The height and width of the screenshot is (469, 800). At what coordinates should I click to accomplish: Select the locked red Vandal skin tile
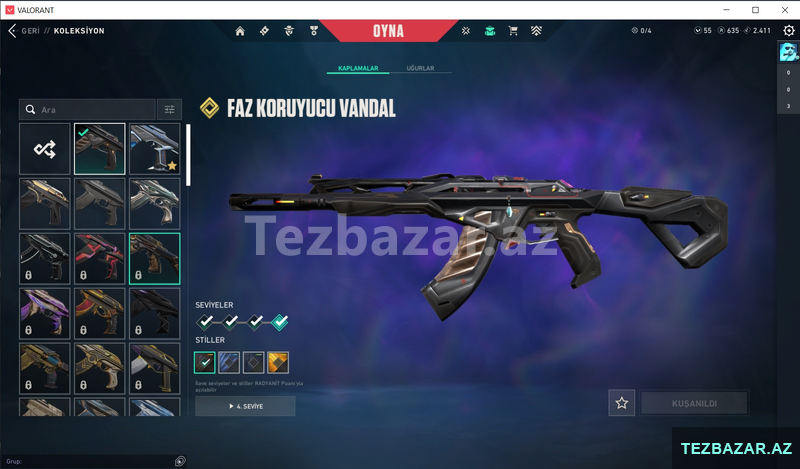tap(100, 259)
